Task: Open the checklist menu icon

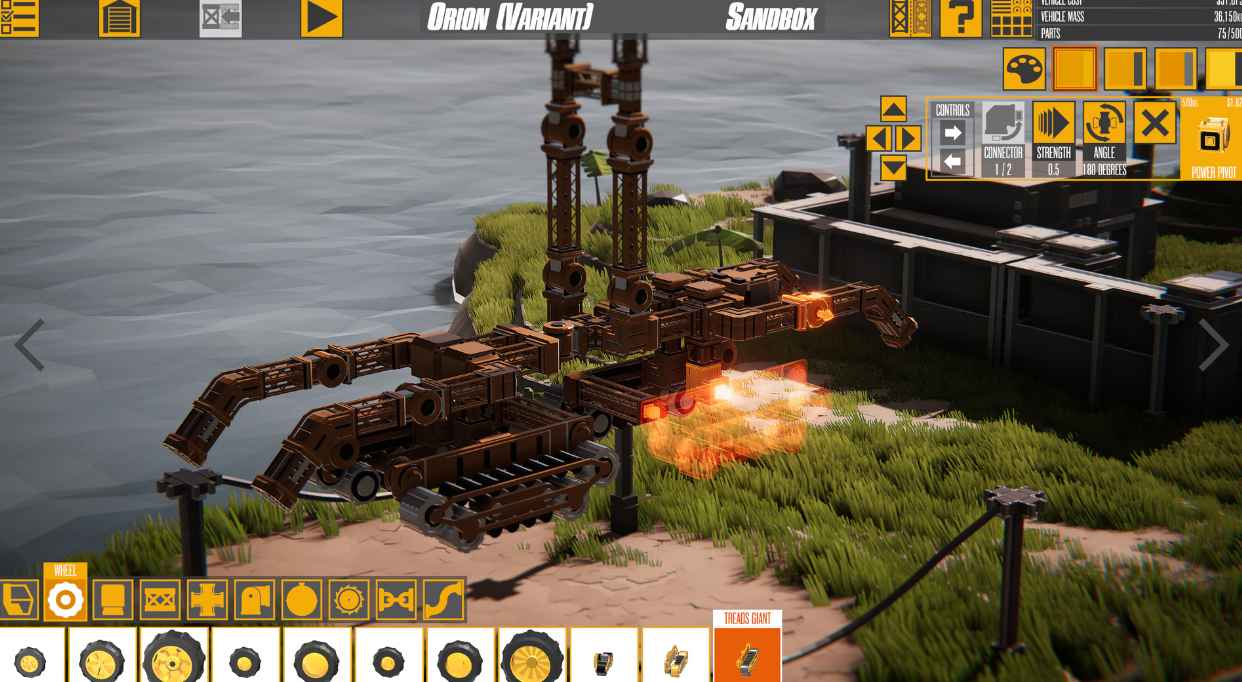Action: (x=19, y=17)
